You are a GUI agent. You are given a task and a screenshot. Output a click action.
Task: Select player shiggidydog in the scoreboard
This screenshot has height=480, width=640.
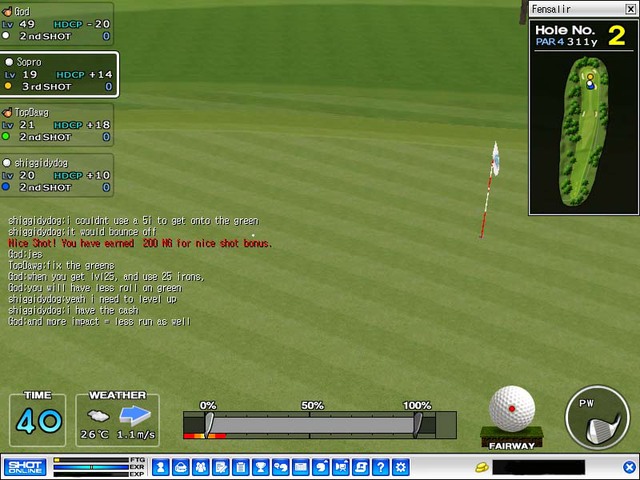pos(57,174)
